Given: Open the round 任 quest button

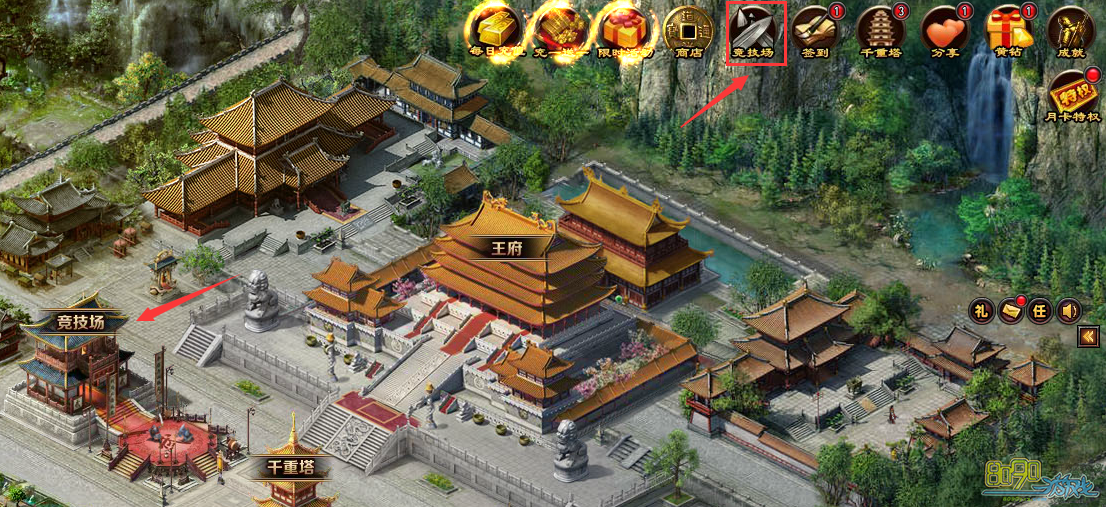Looking at the screenshot, I should [1039, 311].
